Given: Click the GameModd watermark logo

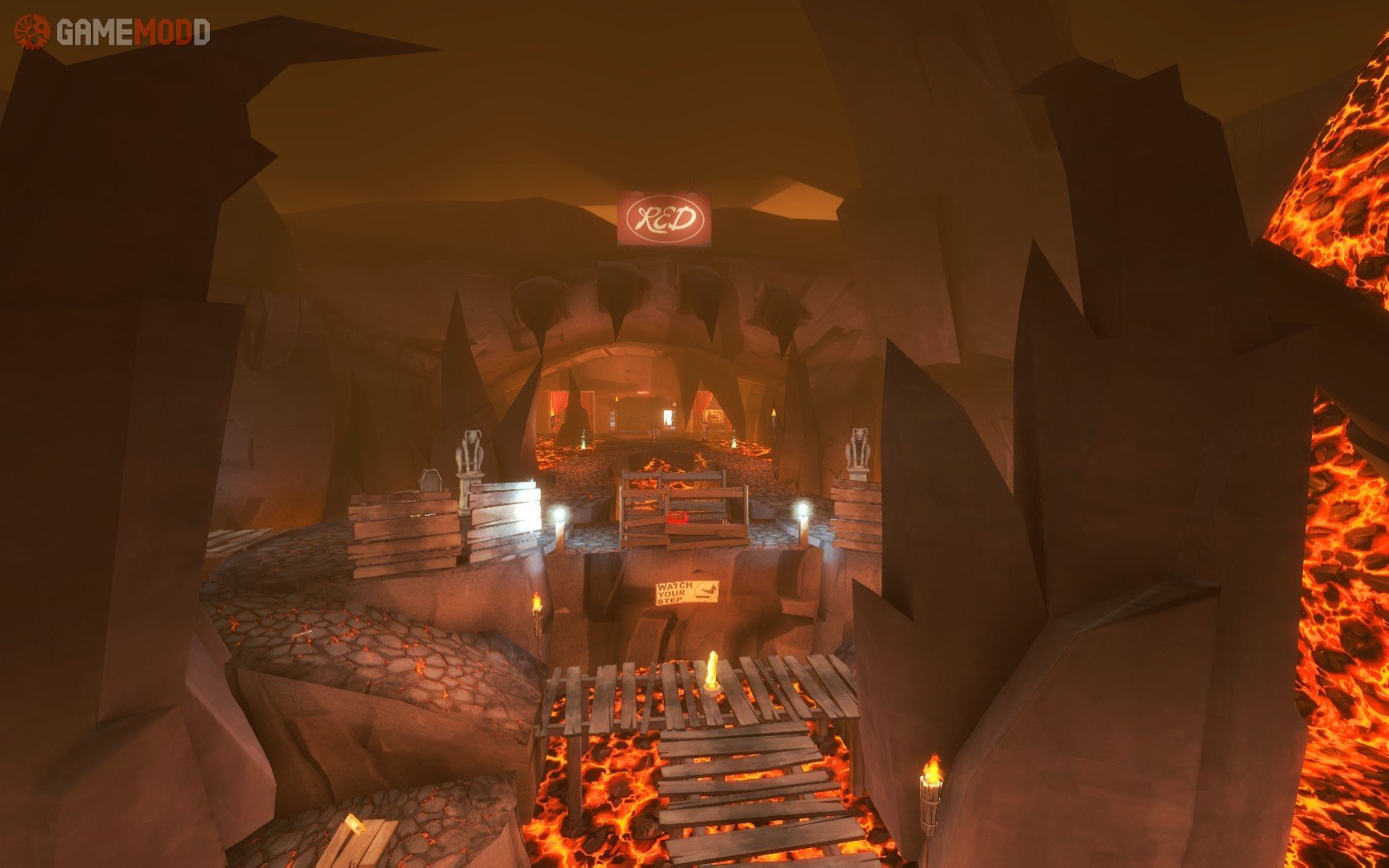Looking at the screenshot, I should click(x=112, y=32).
